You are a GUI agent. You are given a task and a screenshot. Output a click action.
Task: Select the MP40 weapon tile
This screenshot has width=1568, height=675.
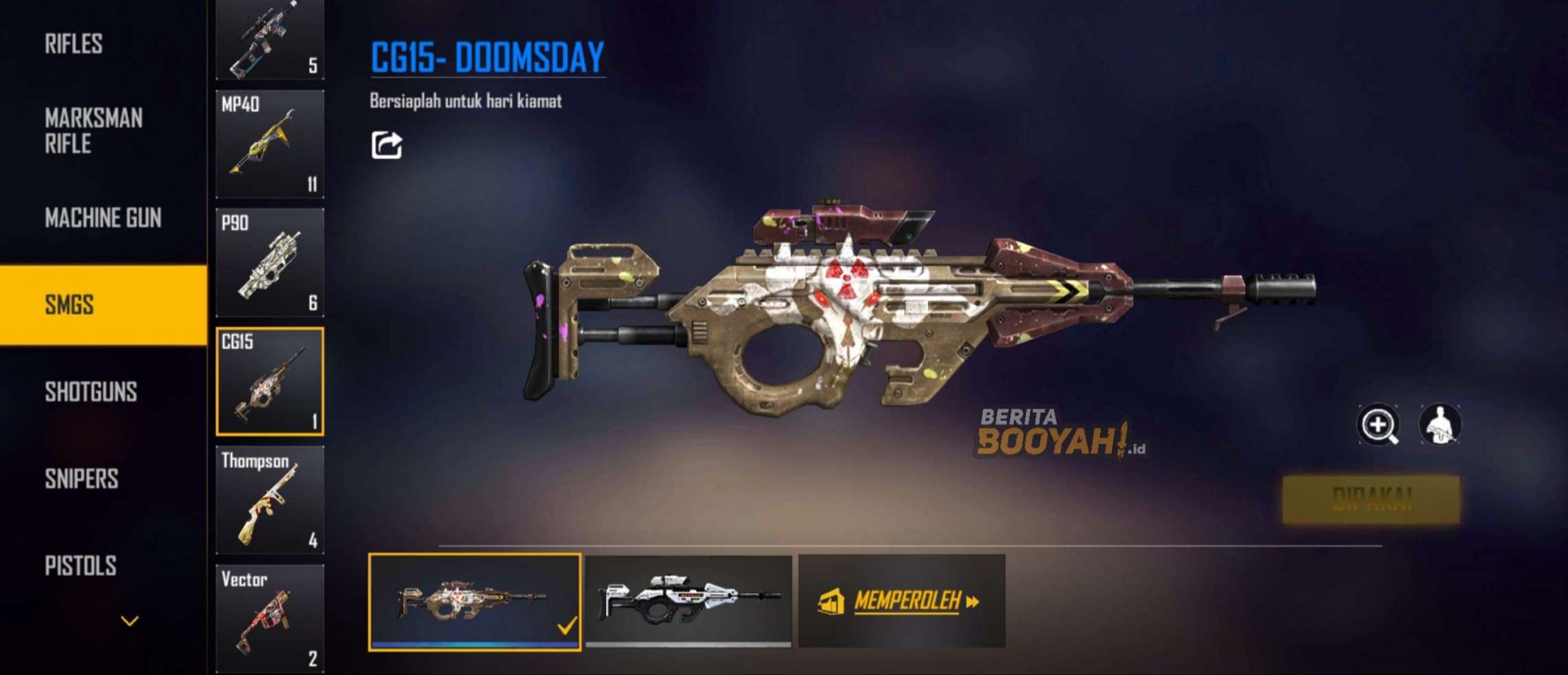(269, 145)
